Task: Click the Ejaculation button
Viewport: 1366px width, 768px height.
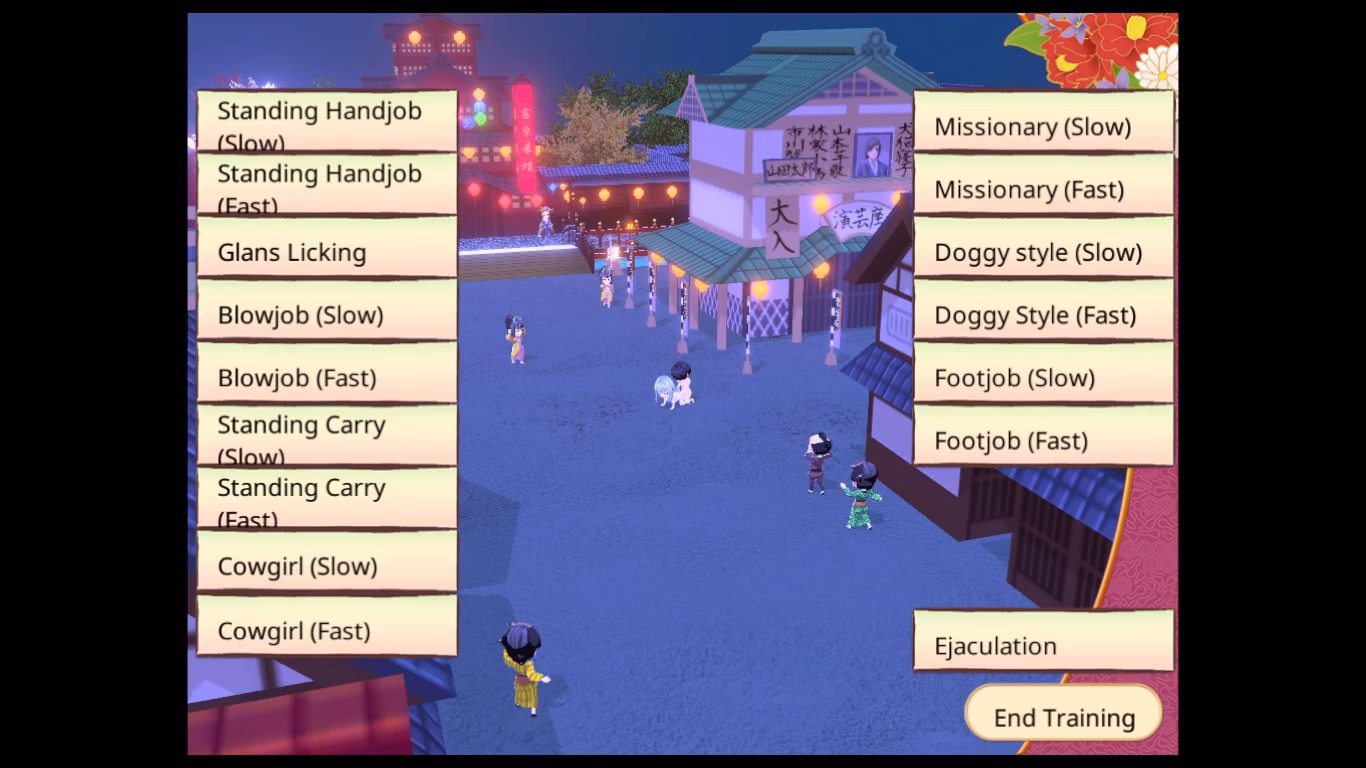Action: point(1043,641)
